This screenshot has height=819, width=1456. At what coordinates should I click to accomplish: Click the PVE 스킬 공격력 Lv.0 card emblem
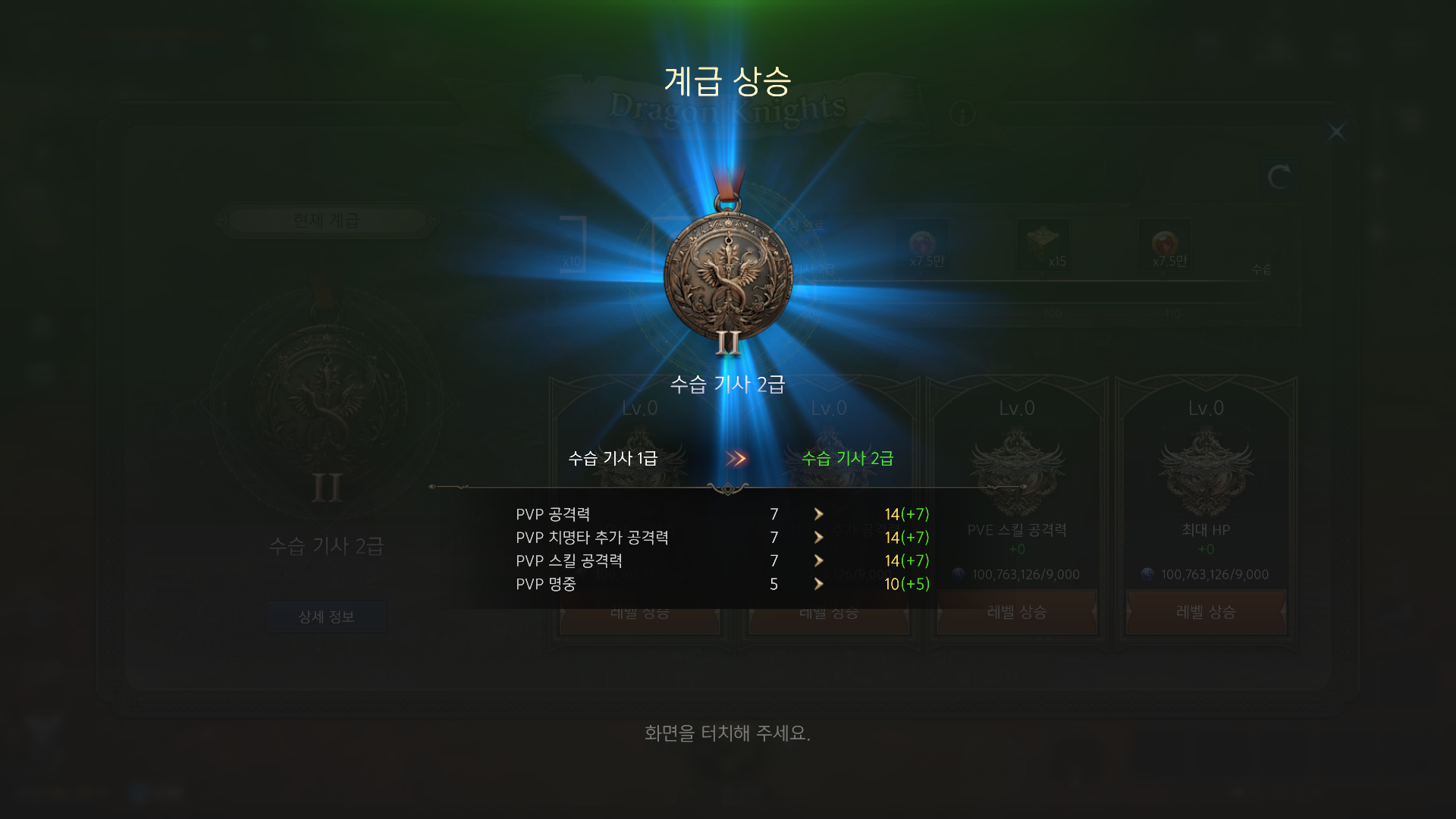point(1016,469)
